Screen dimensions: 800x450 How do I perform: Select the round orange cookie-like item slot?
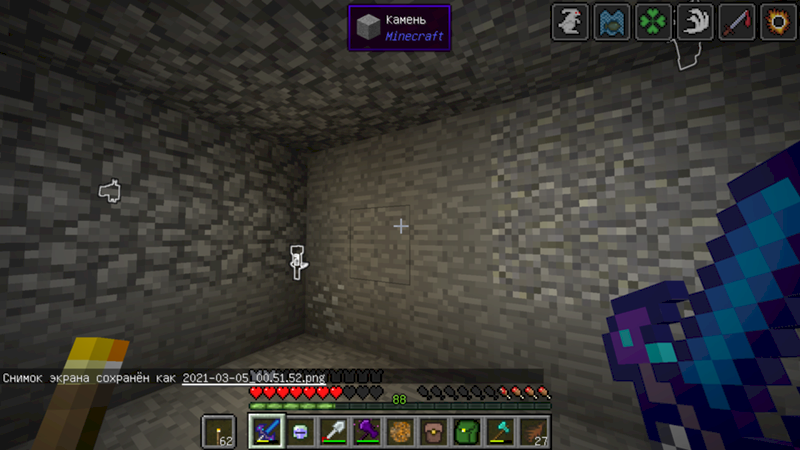400,432
